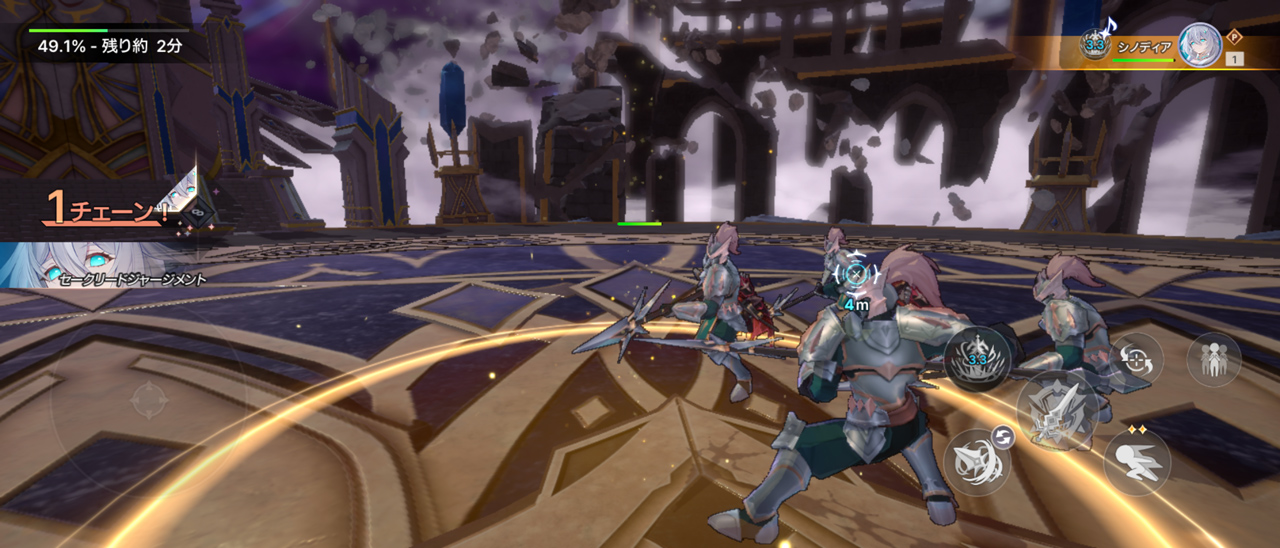Tap the crown skill on 3.3 cooldown
The width and height of the screenshot is (1280, 548).
click(x=977, y=360)
